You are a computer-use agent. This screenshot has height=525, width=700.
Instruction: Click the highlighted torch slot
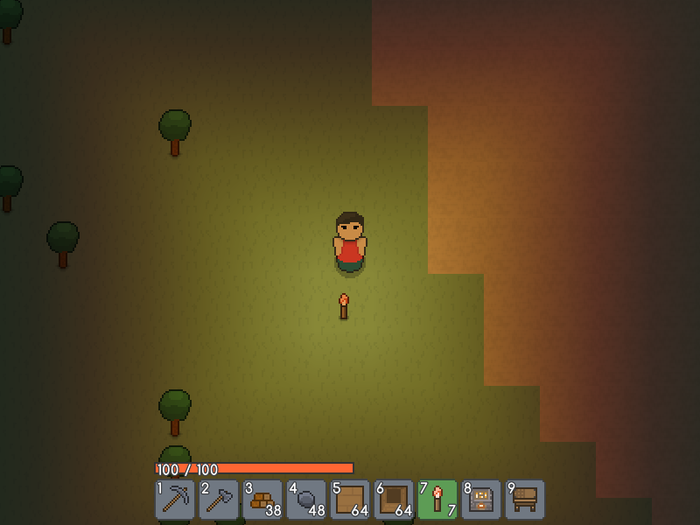pos(438,499)
